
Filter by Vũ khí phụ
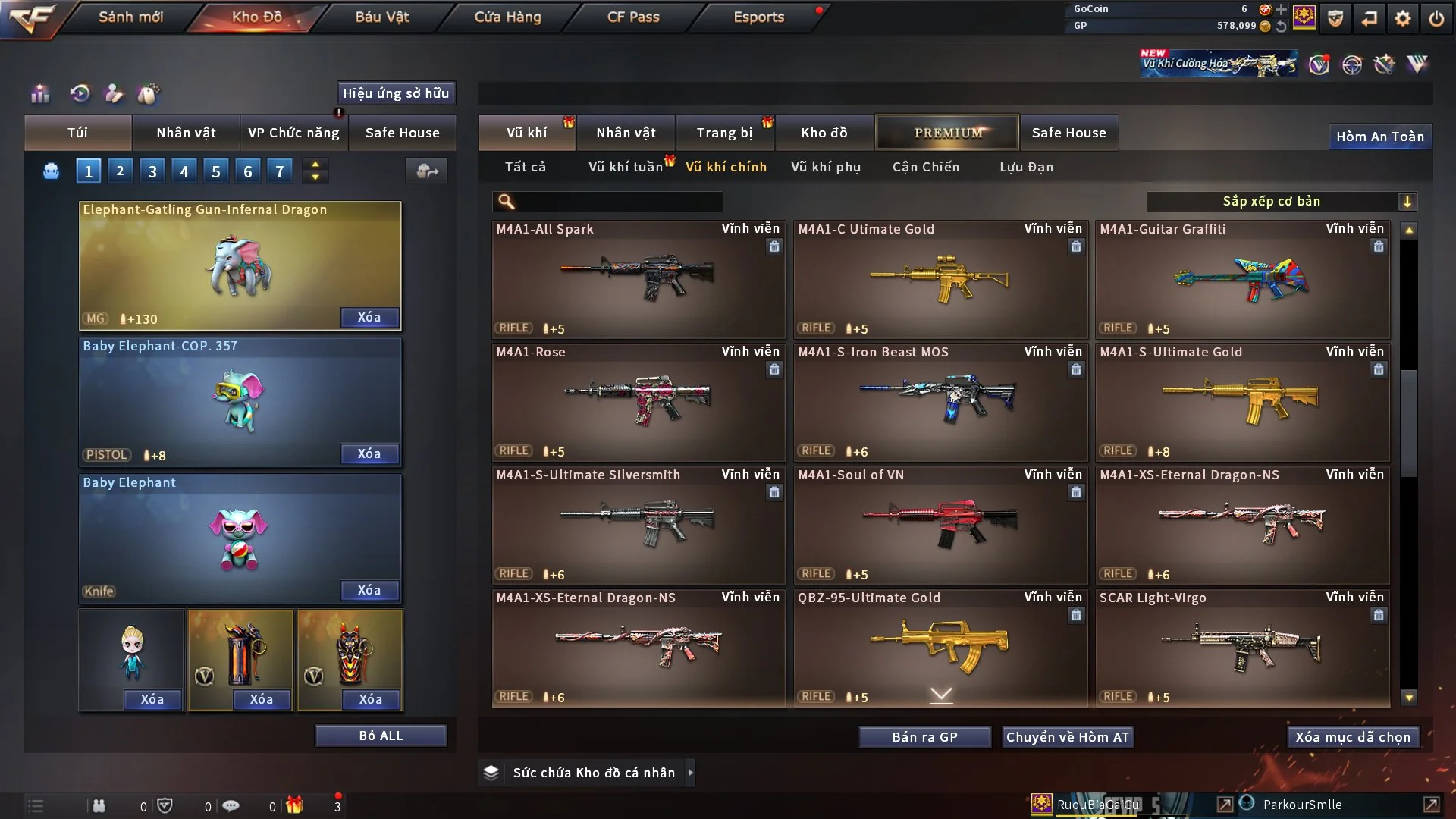[826, 167]
